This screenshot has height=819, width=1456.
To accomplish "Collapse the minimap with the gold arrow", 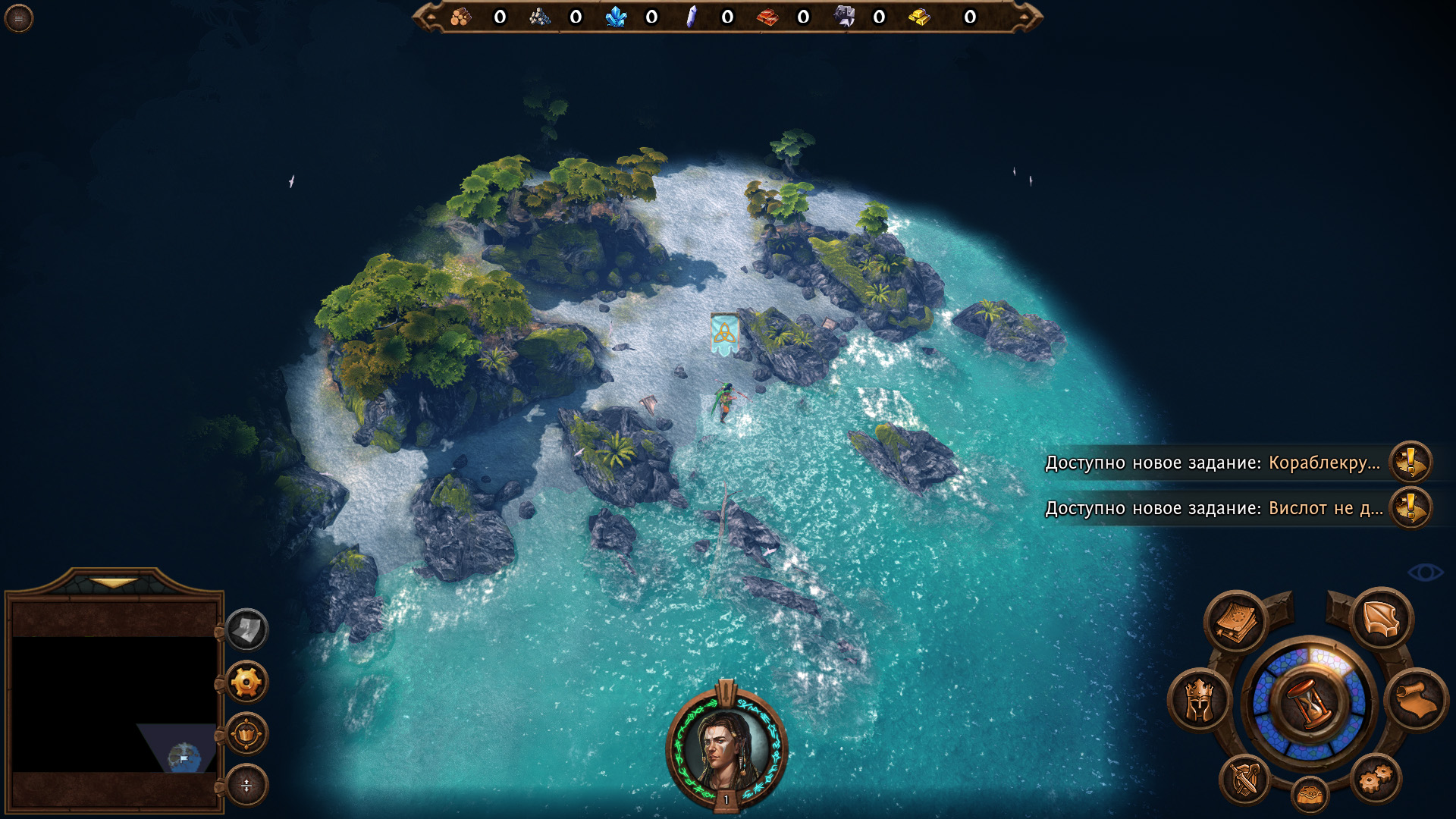I will click(114, 583).
